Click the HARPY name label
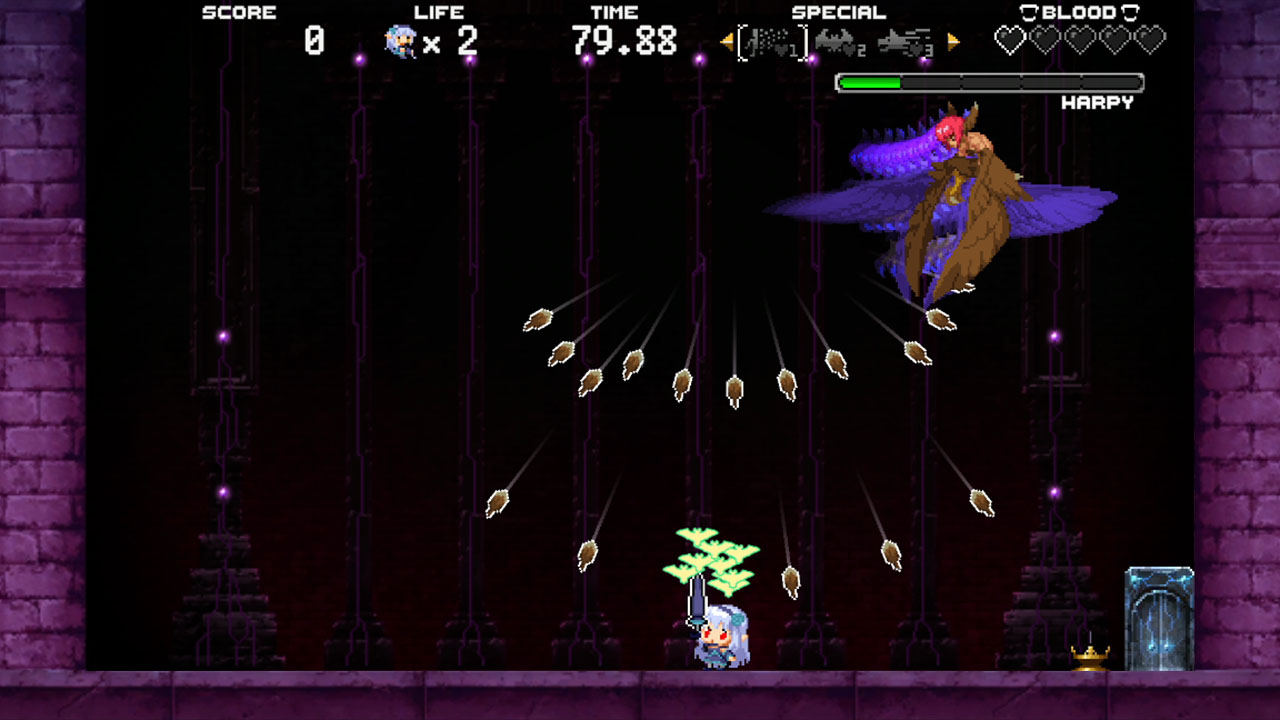The image size is (1280, 720). coord(1100,101)
